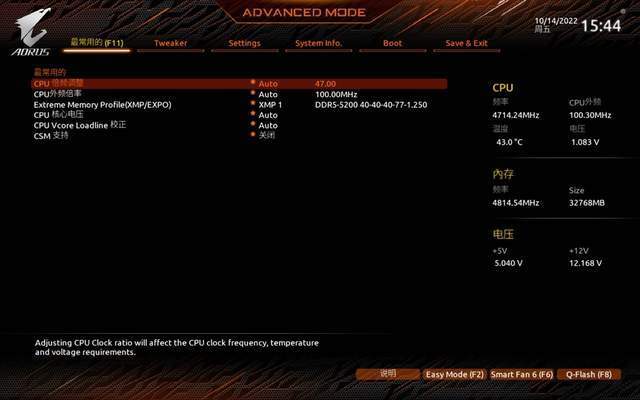640x400 pixels.
Task: Click the 说明 help button
Action: pyautogui.click(x=388, y=374)
